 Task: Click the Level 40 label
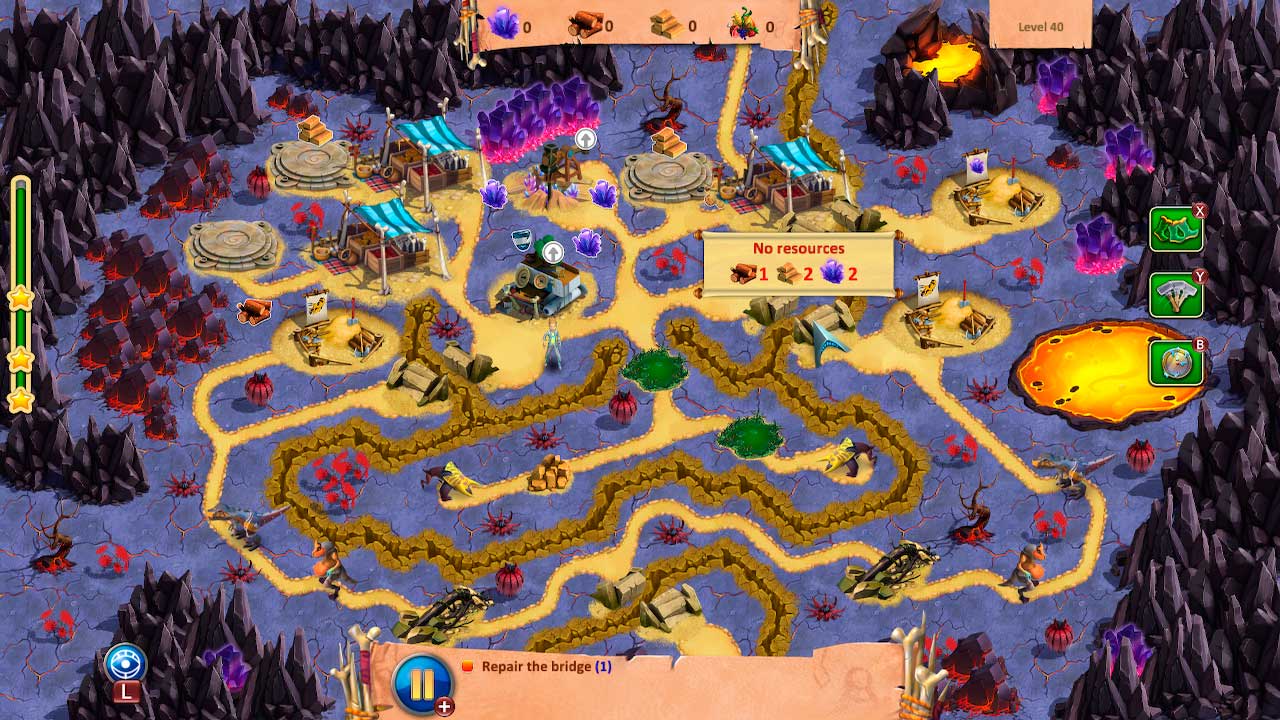[1041, 27]
